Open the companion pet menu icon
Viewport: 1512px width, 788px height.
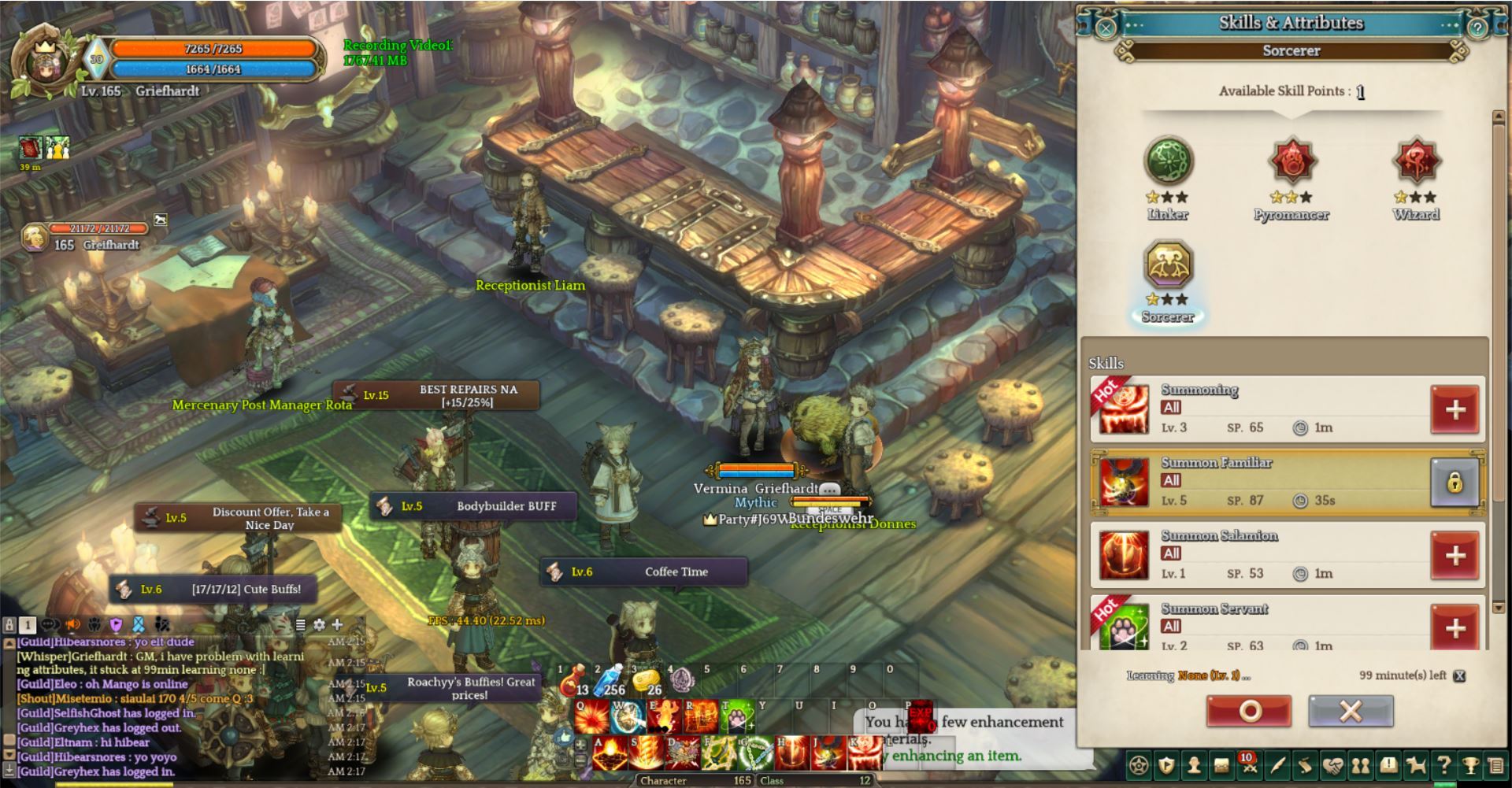tap(1417, 764)
